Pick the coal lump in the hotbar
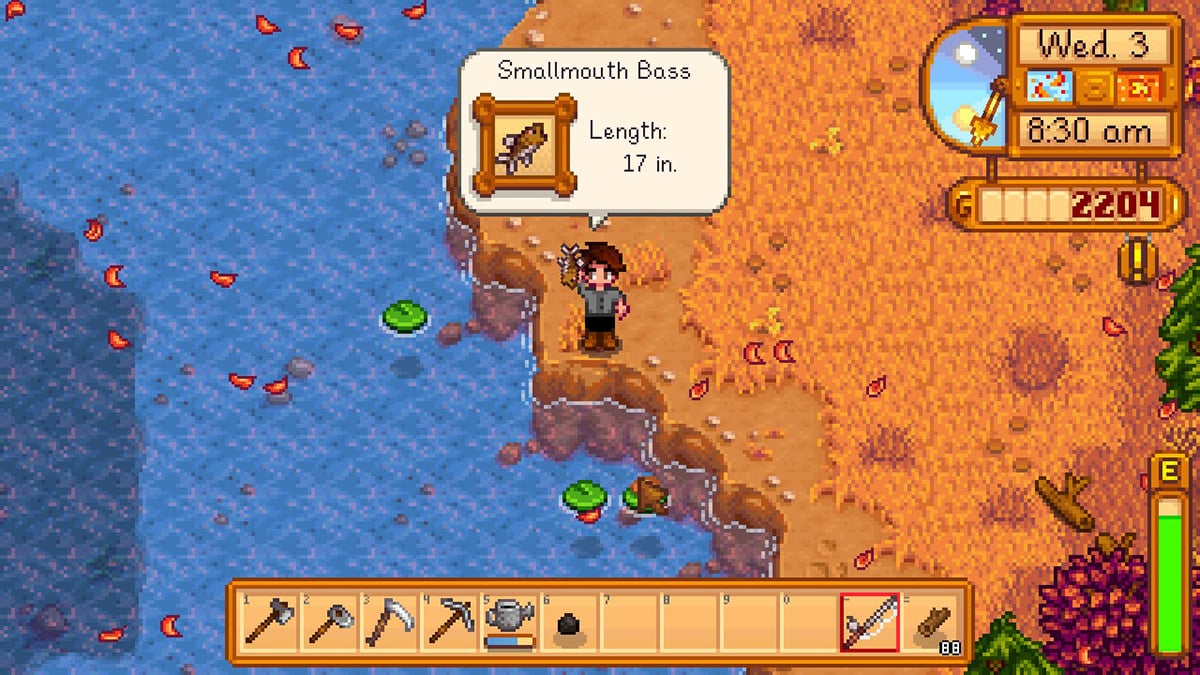Screen dimensions: 1200x675 pos(567,626)
